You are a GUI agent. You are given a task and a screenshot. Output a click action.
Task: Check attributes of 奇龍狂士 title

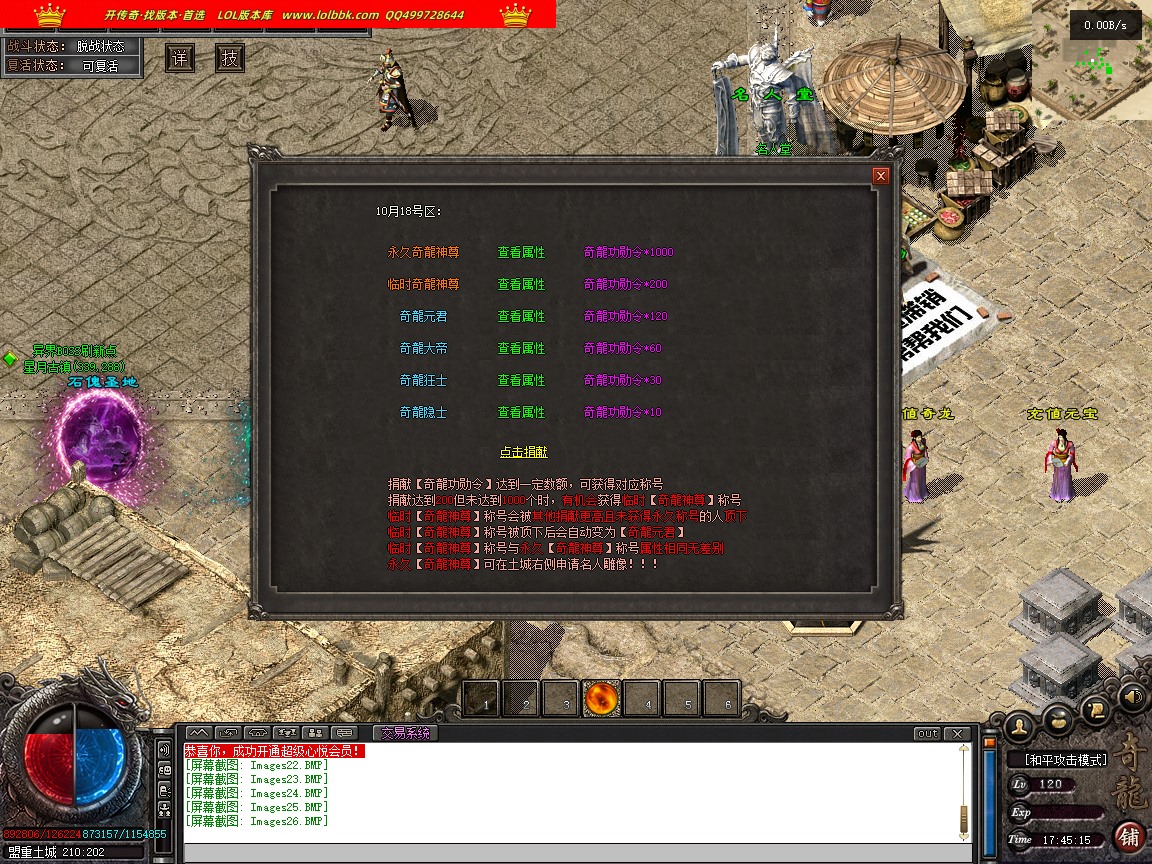(521, 380)
